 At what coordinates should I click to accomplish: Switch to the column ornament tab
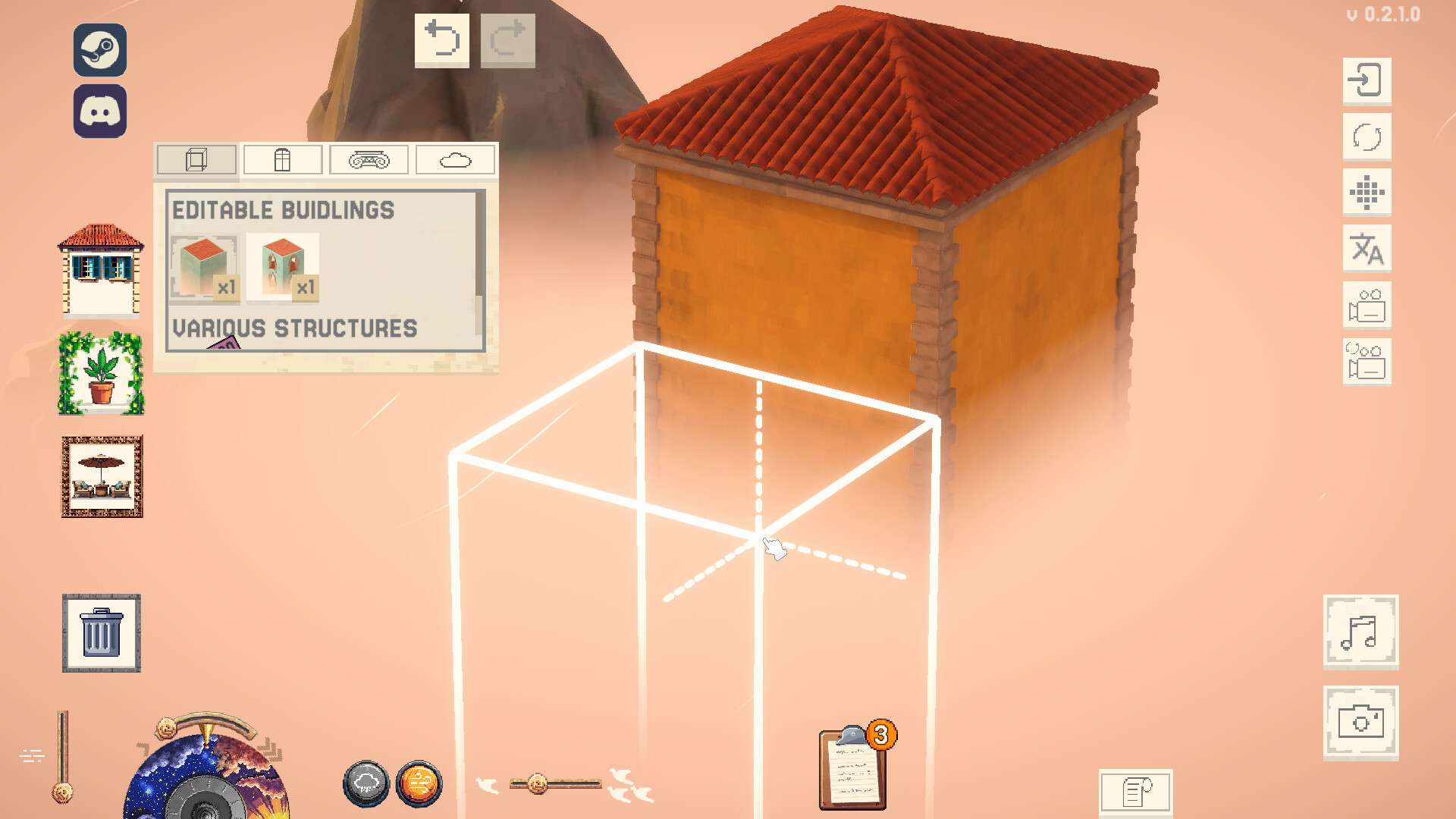[369, 160]
